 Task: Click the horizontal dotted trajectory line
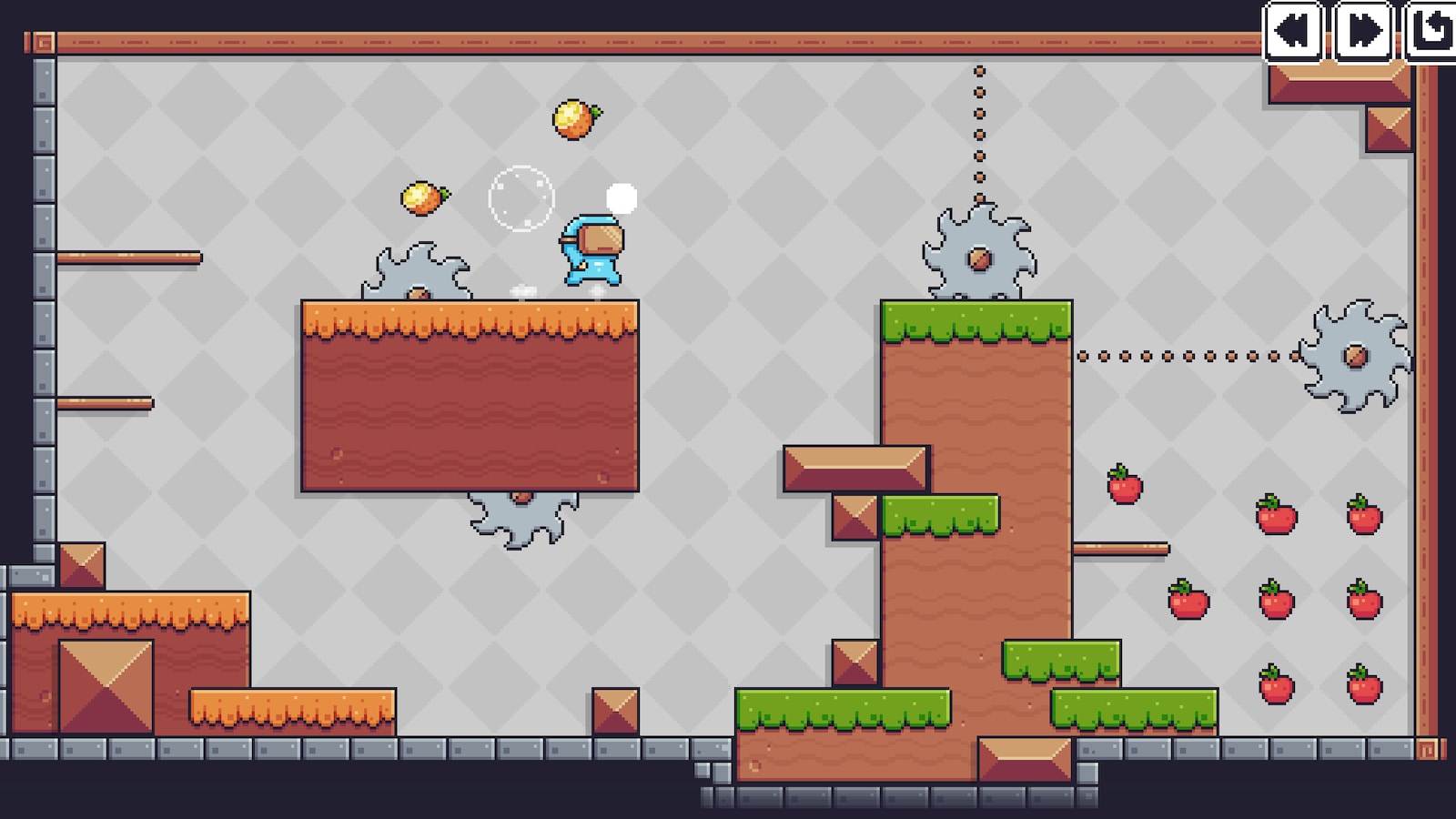click(x=1183, y=355)
